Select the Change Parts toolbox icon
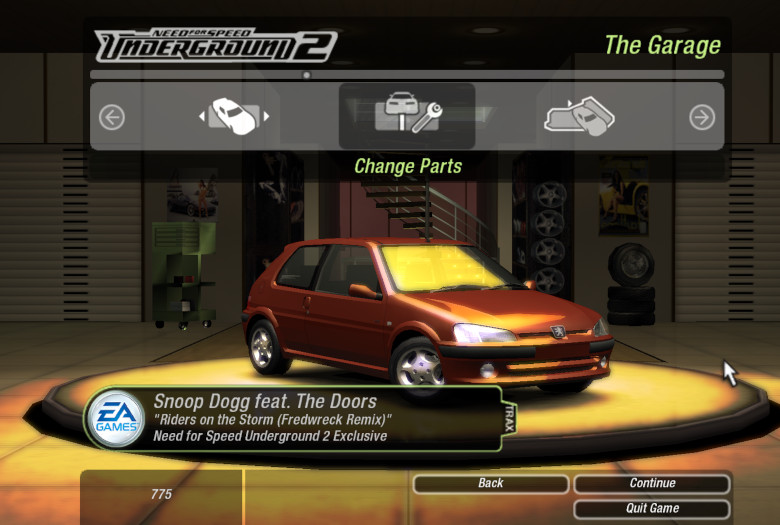780x525 pixels. (407, 116)
